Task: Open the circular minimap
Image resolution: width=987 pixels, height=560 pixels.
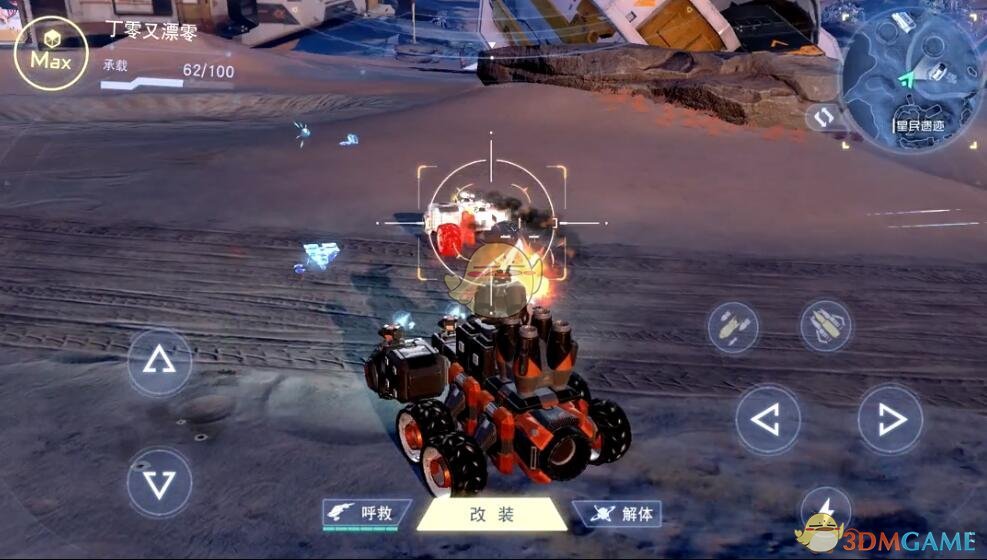Action: [911, 80]
